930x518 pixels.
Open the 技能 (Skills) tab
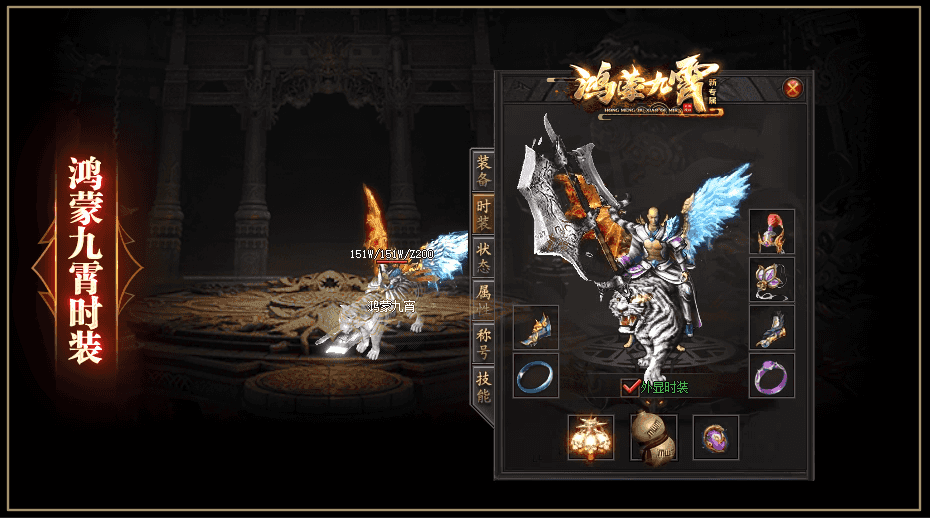point(484,386)
